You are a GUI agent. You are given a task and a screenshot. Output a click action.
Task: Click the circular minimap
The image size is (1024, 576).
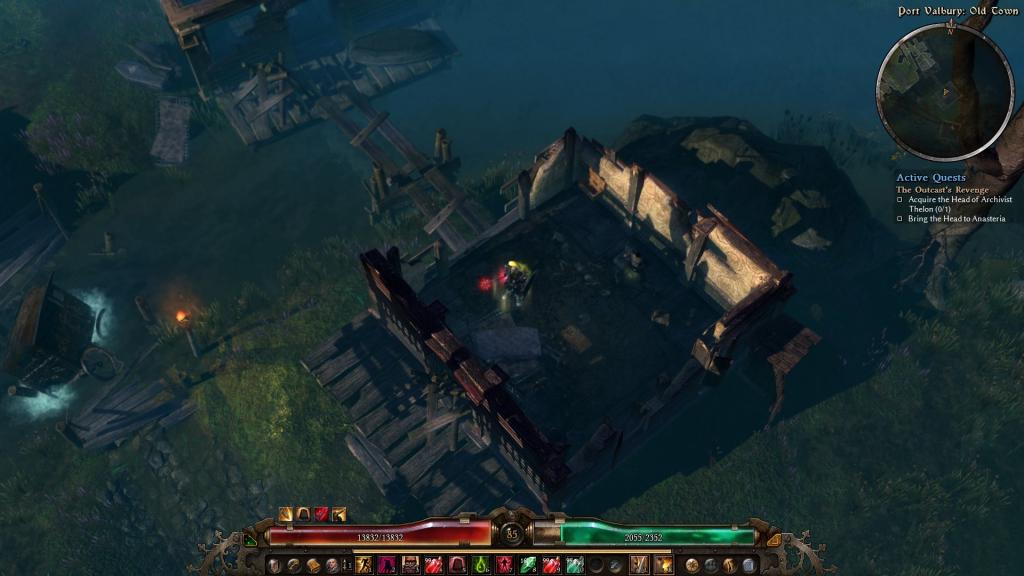click(x=944, y=91)
